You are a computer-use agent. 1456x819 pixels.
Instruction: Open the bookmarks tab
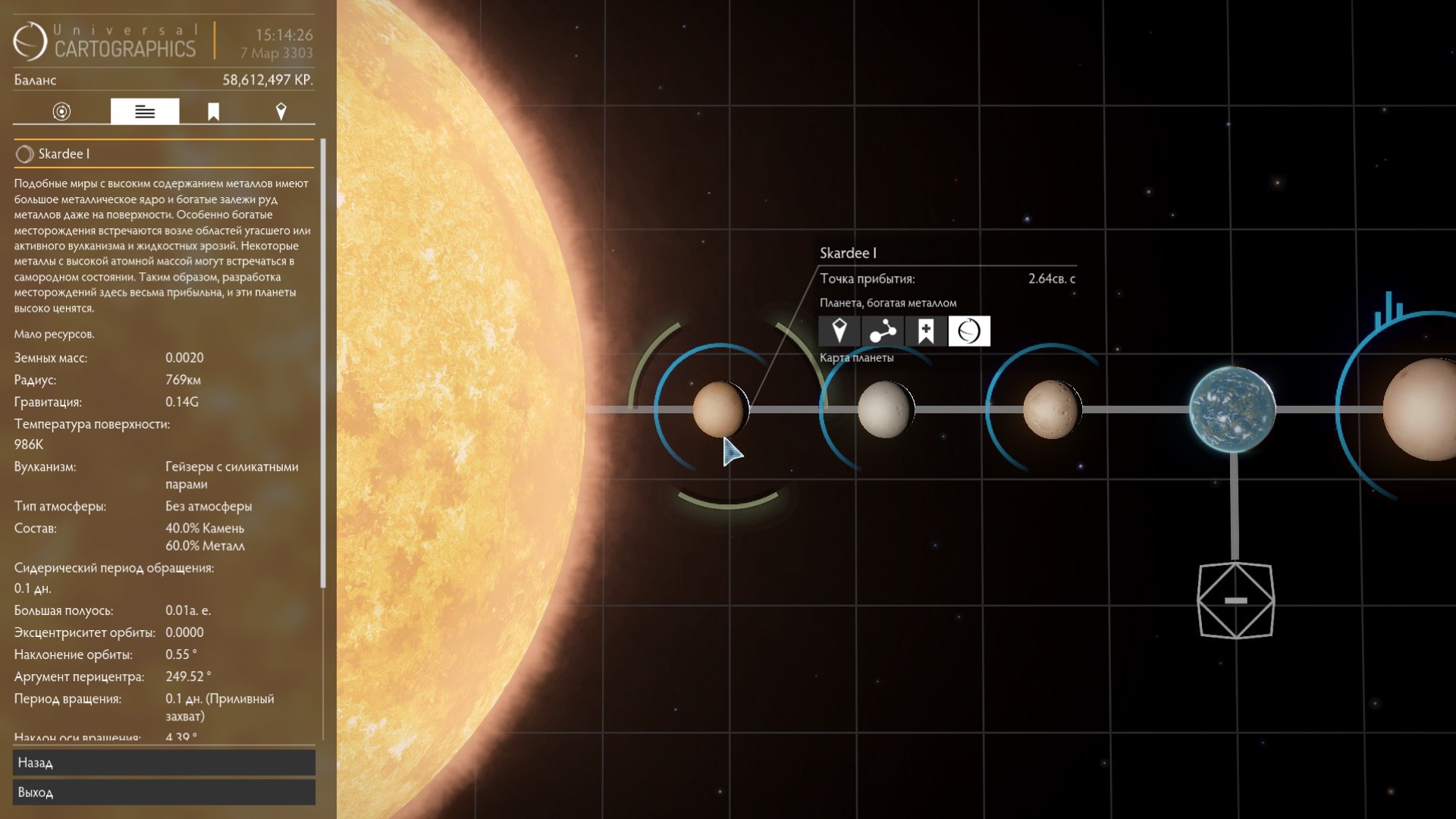(x=214, y=111)
